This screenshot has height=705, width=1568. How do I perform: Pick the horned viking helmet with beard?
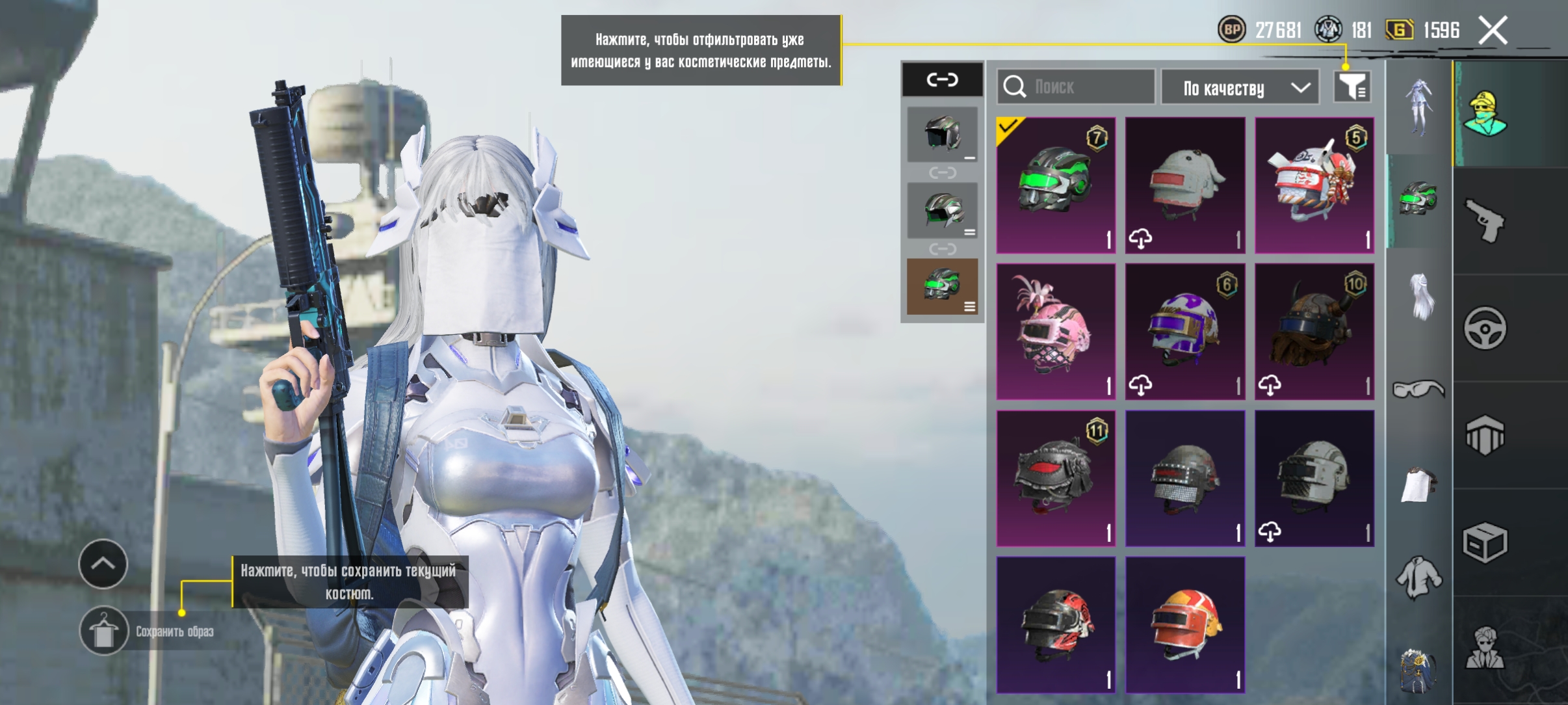(1314, 332)
